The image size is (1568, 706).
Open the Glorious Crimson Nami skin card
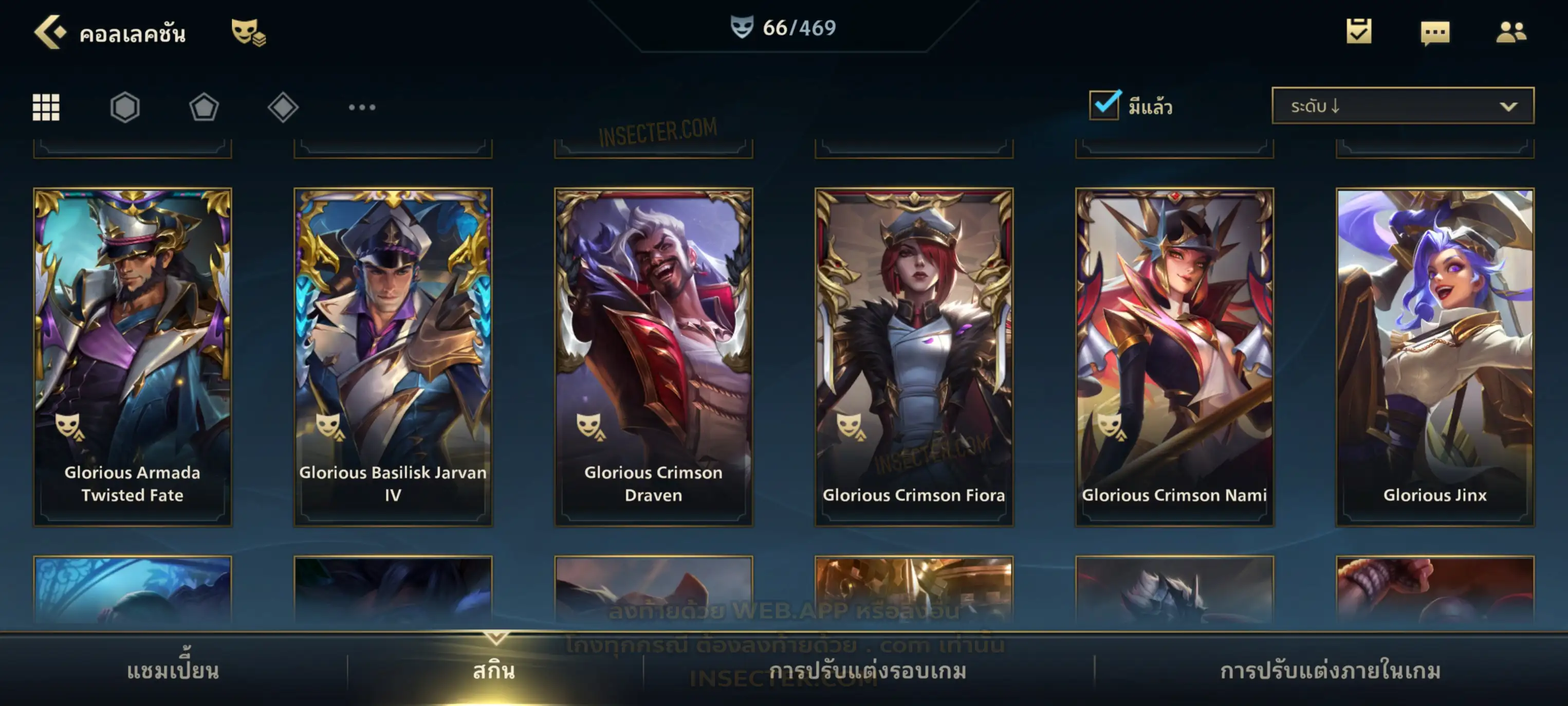click(x=1175, y=356)
